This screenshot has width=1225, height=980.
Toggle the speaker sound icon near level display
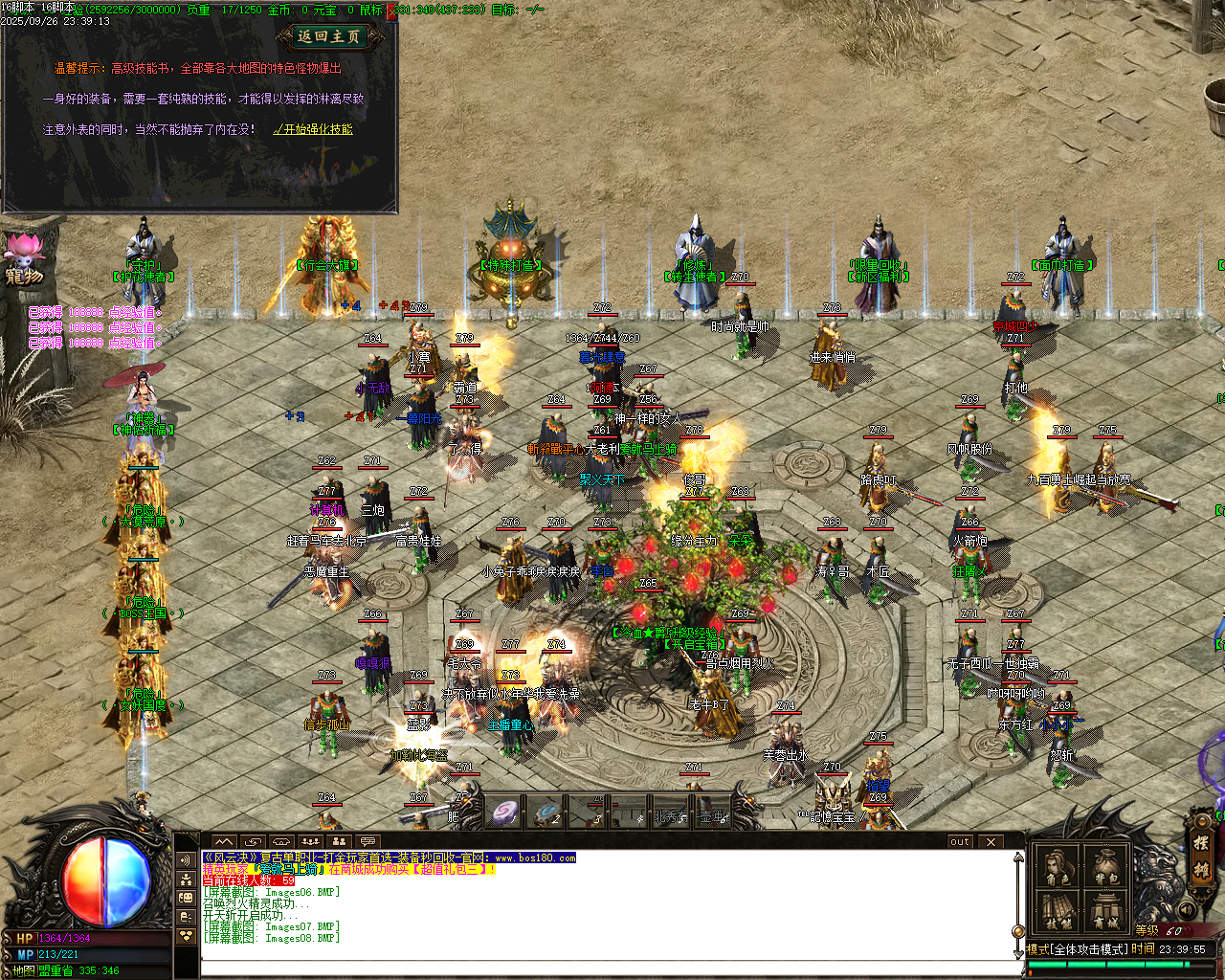pyautogui.click(x=1186, y=910)
